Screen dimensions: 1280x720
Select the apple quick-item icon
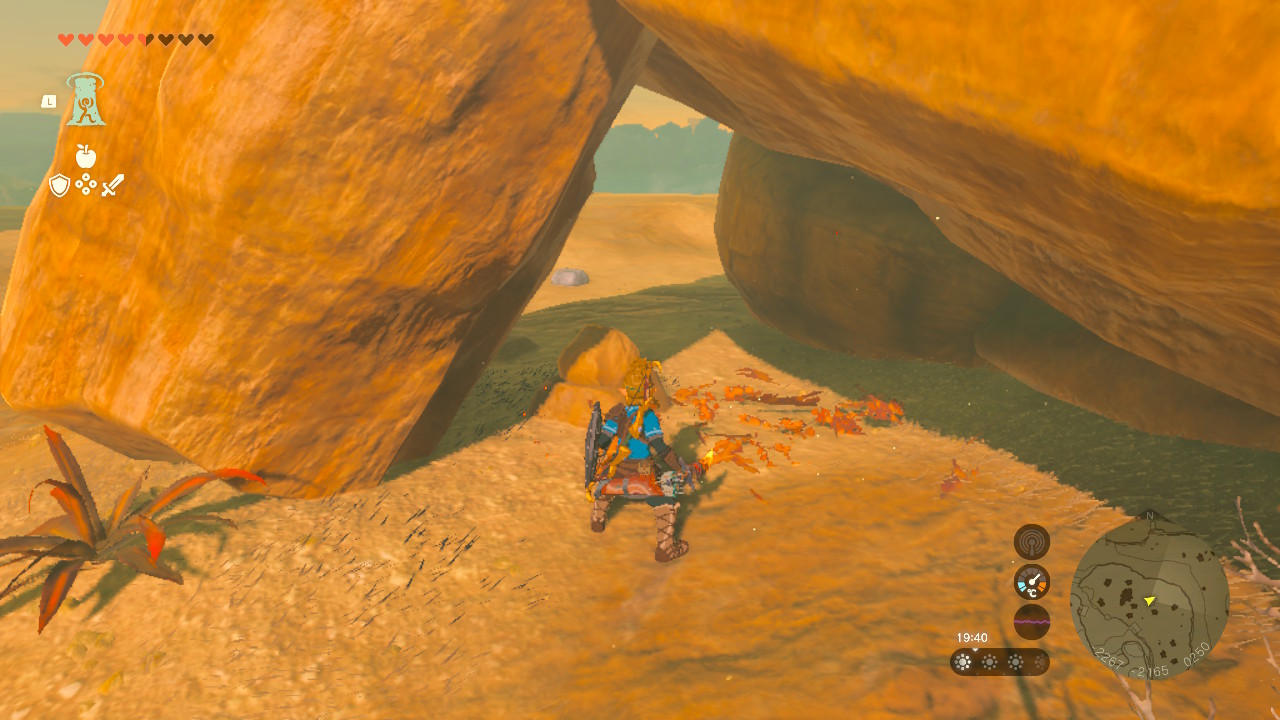85,156
